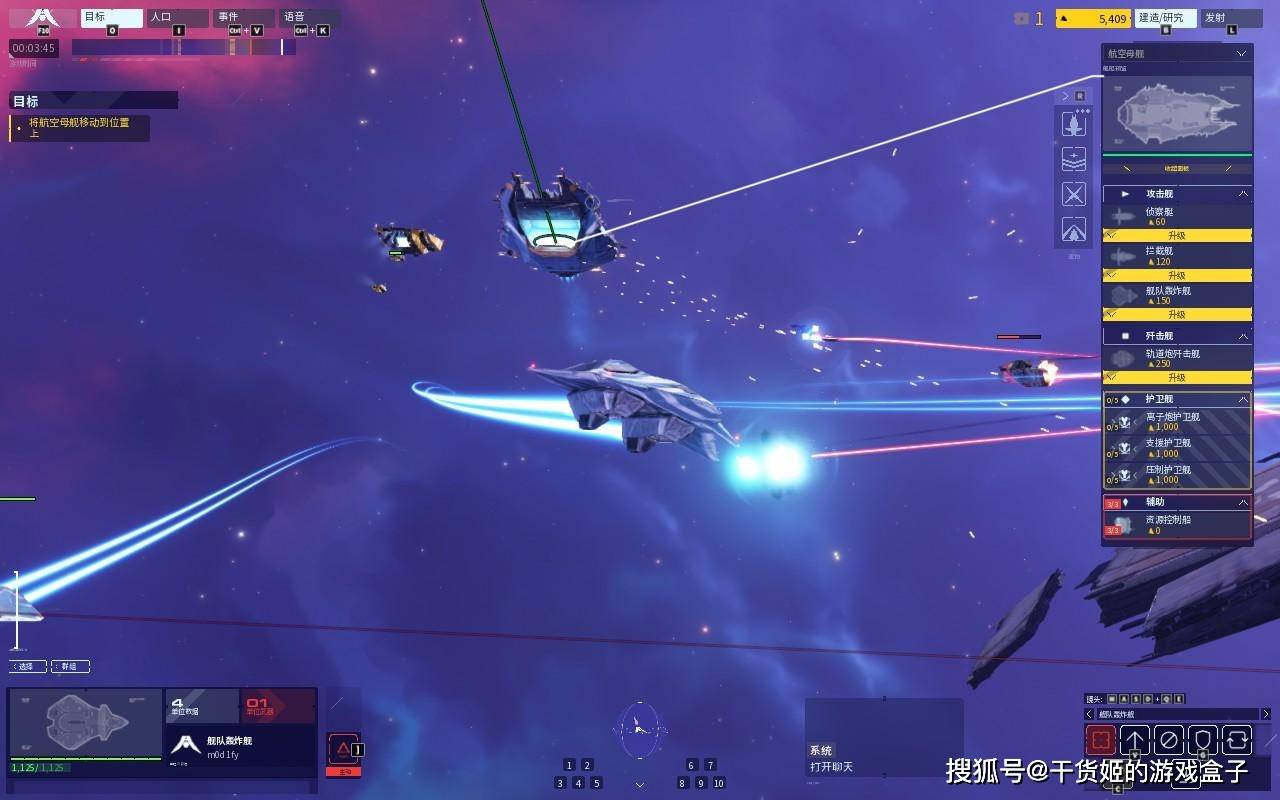This screenshot has width=1280, height=800.
Task: Click the sensors manager globe minimap
Action: coord(639,730)
